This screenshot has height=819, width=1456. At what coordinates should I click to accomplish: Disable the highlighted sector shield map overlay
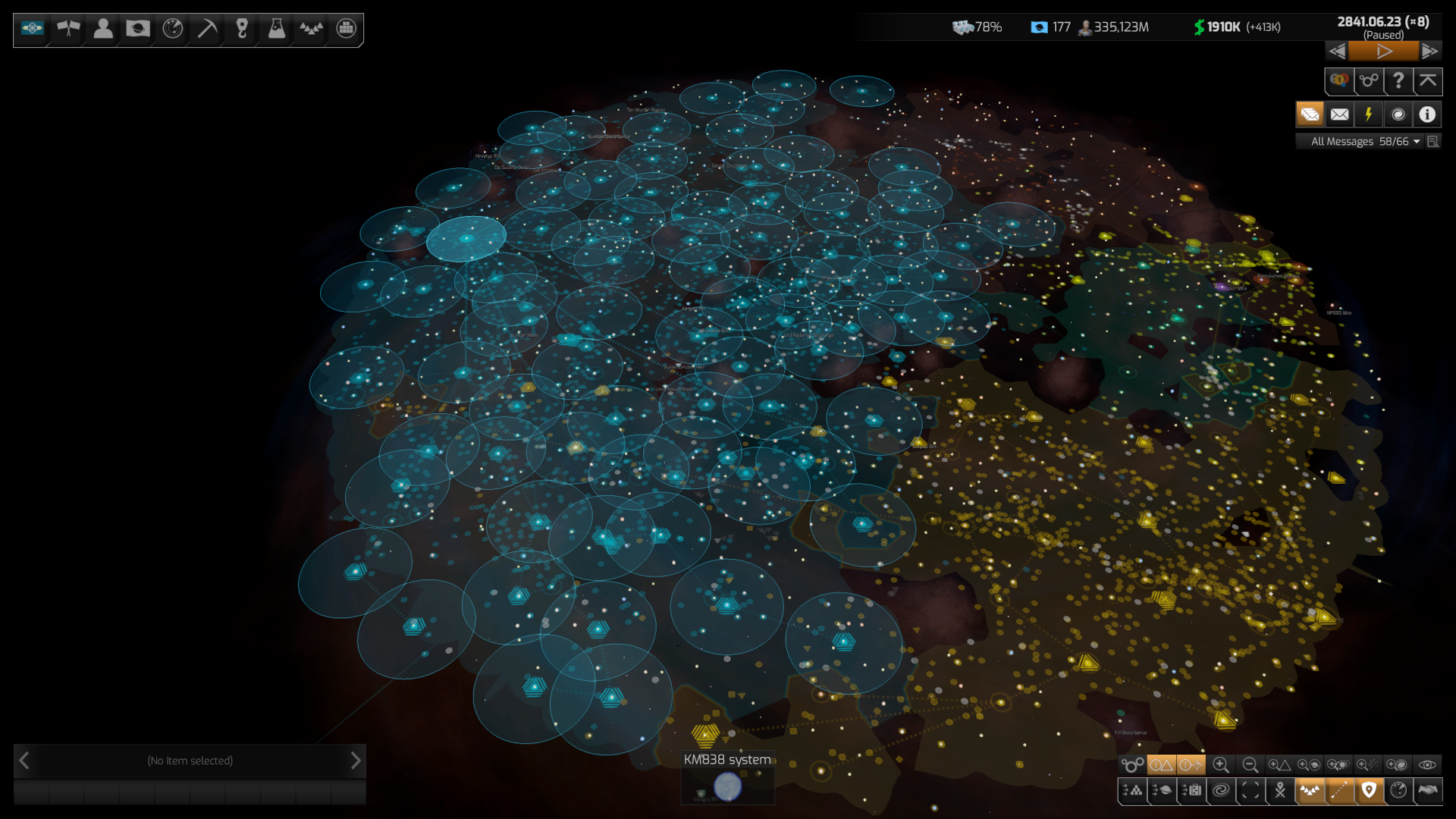click(x=1369, y=791)
